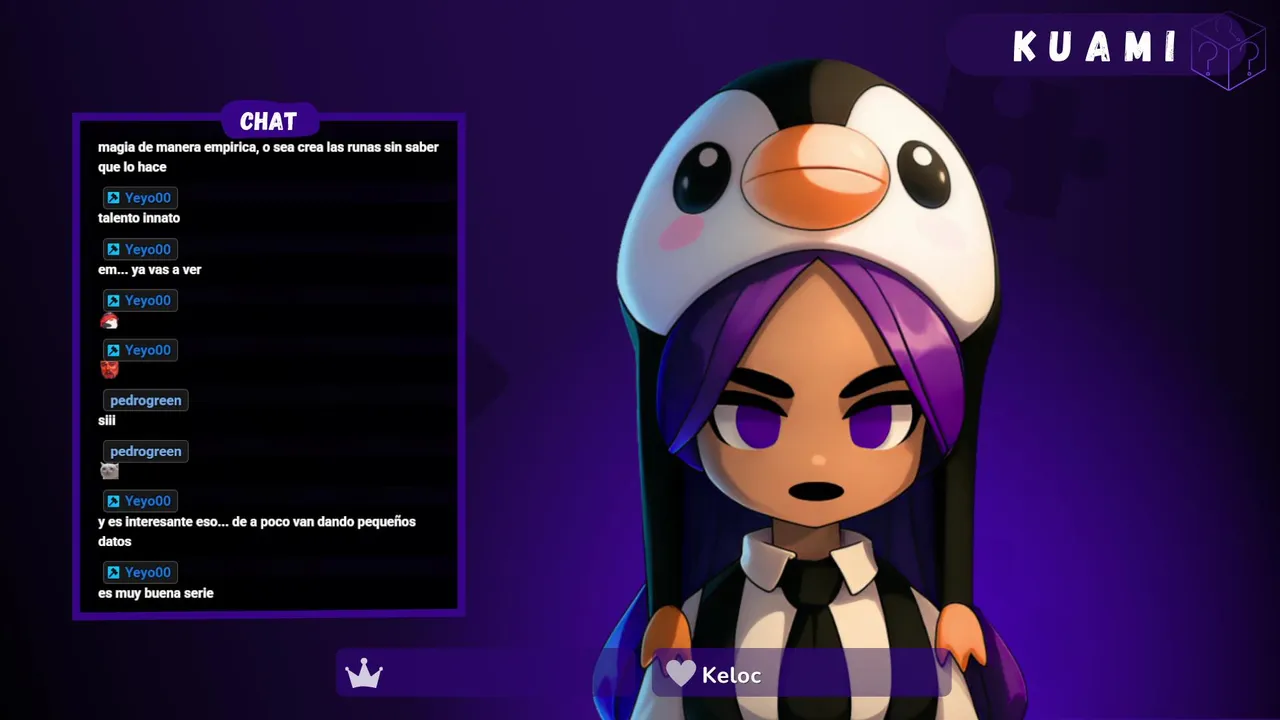Image resolution: width=1280 pixels, height=720 pixels.
Task: Click the question mark cube icon
Action: coord(1228,52)
